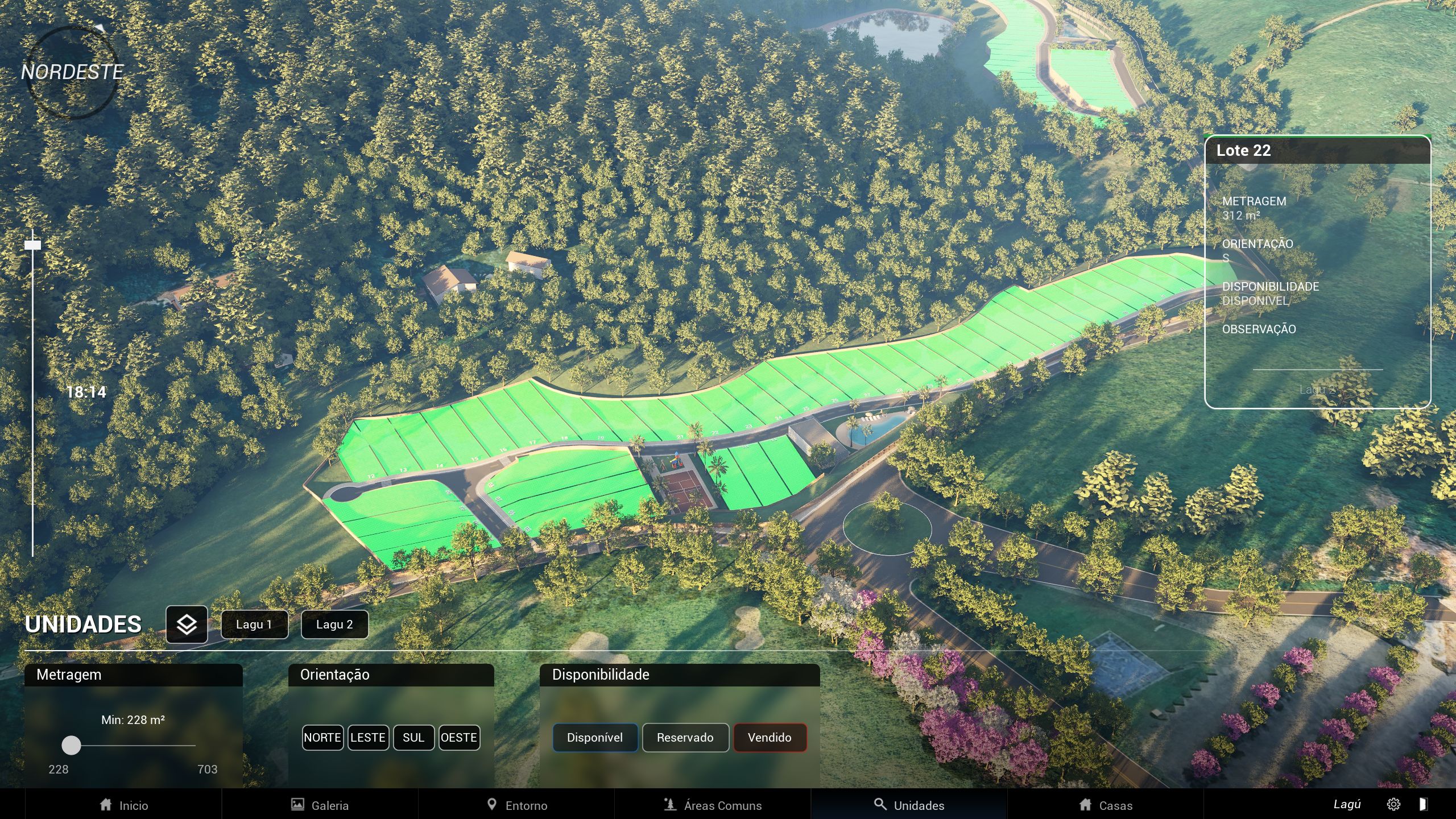The width and height of the screenshot is (1456, 819).
Task: Open the Entorno surroundings tab
Action: pyautogui.click(x=516, y=805)
